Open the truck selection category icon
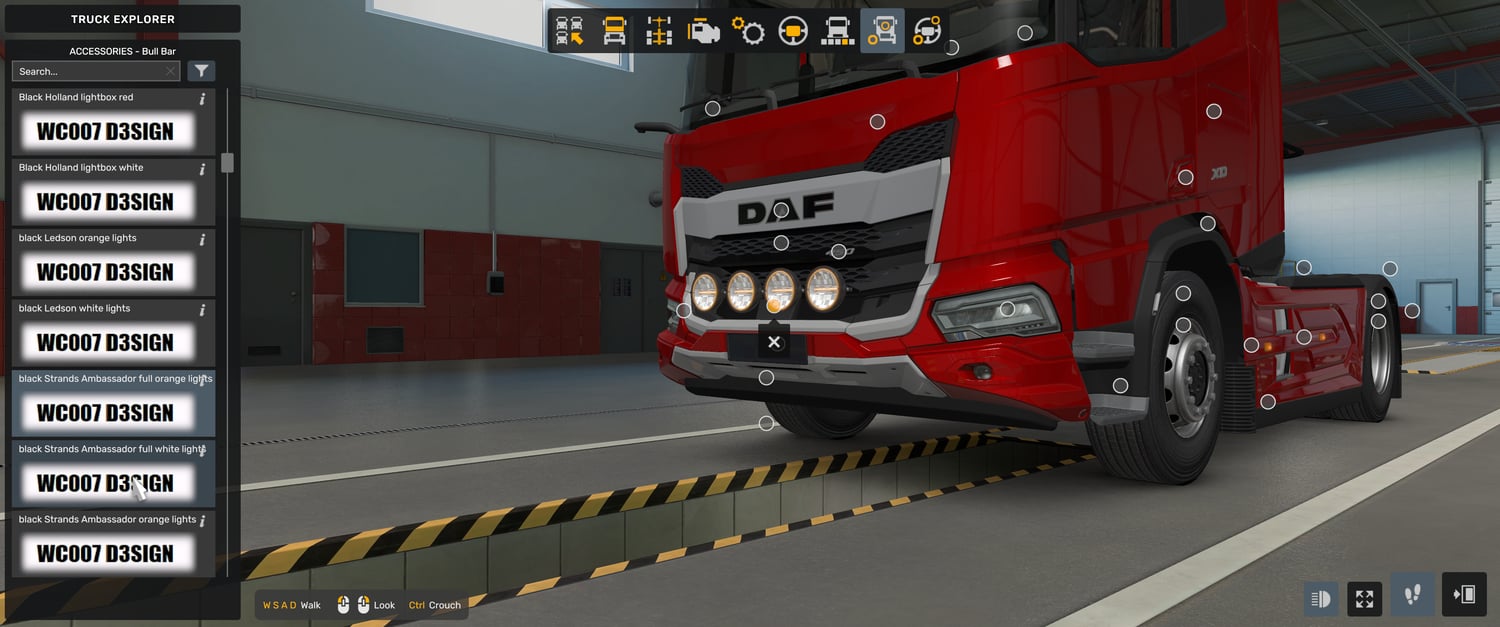Image resolution: width=1500 pixels, height=627 pixels. [x=570, y=31]
